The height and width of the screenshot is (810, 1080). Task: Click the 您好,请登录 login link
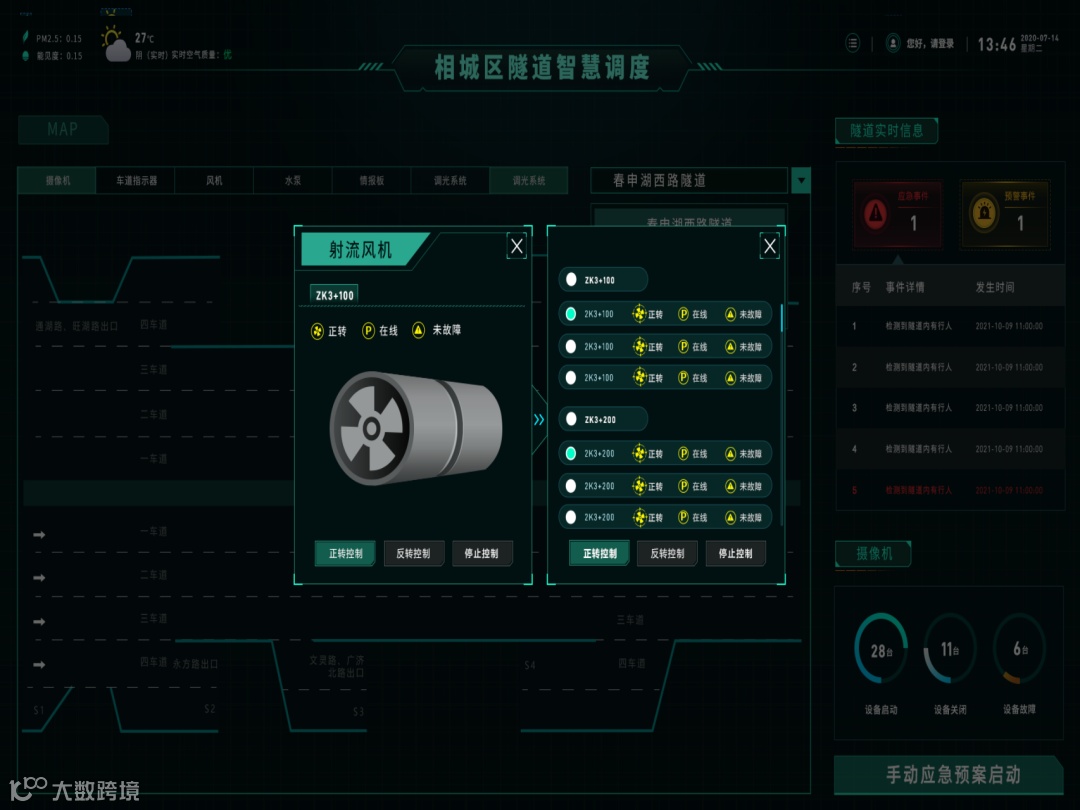click(x=921, y=44)
